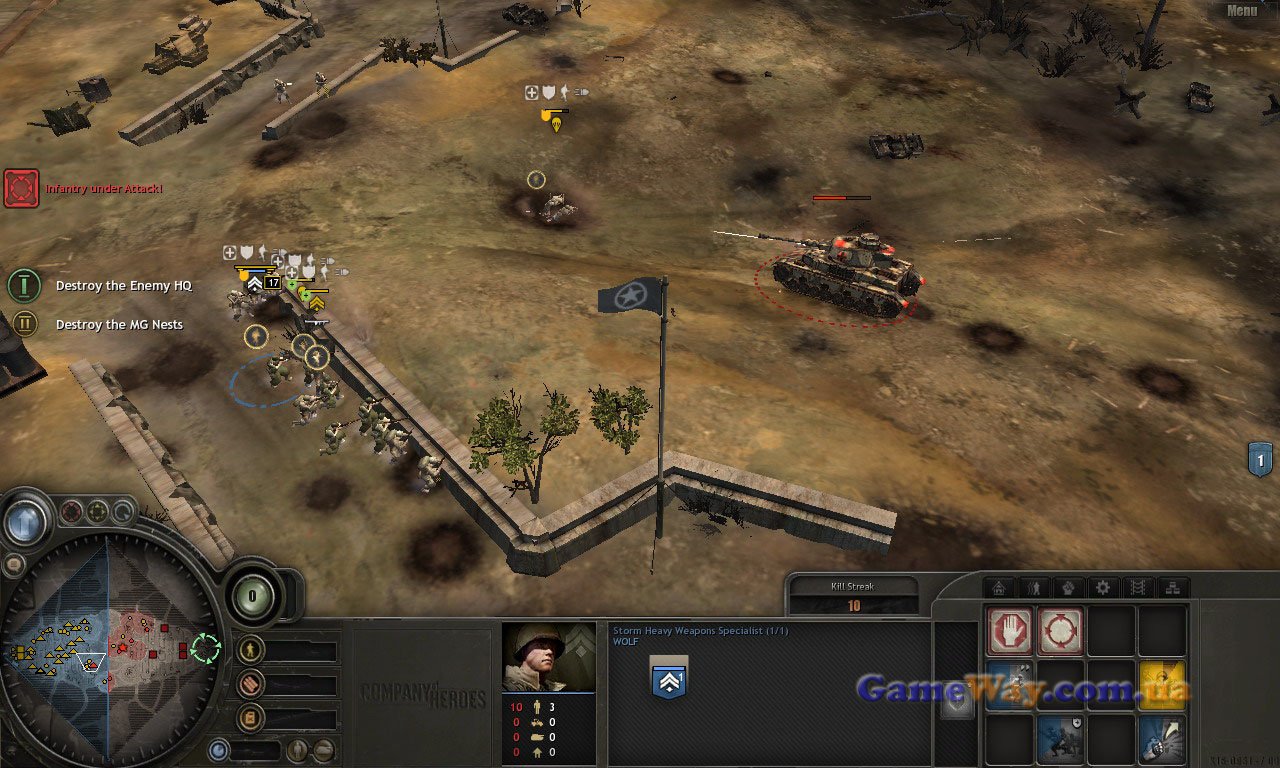Activate the red stop hand command
The height and width of the screenshot is (768, 1280).
[x=1010, y=631]
